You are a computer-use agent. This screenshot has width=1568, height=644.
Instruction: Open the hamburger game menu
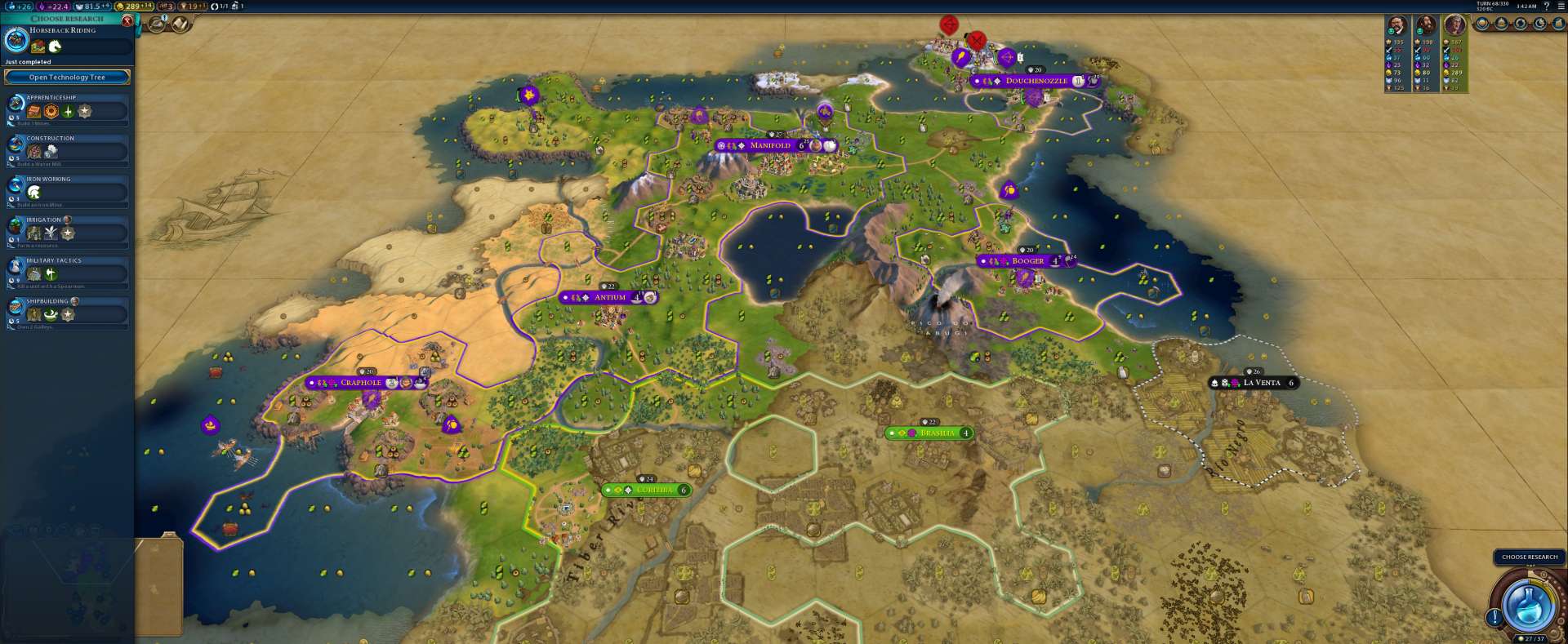click(x=1559, y=6)
